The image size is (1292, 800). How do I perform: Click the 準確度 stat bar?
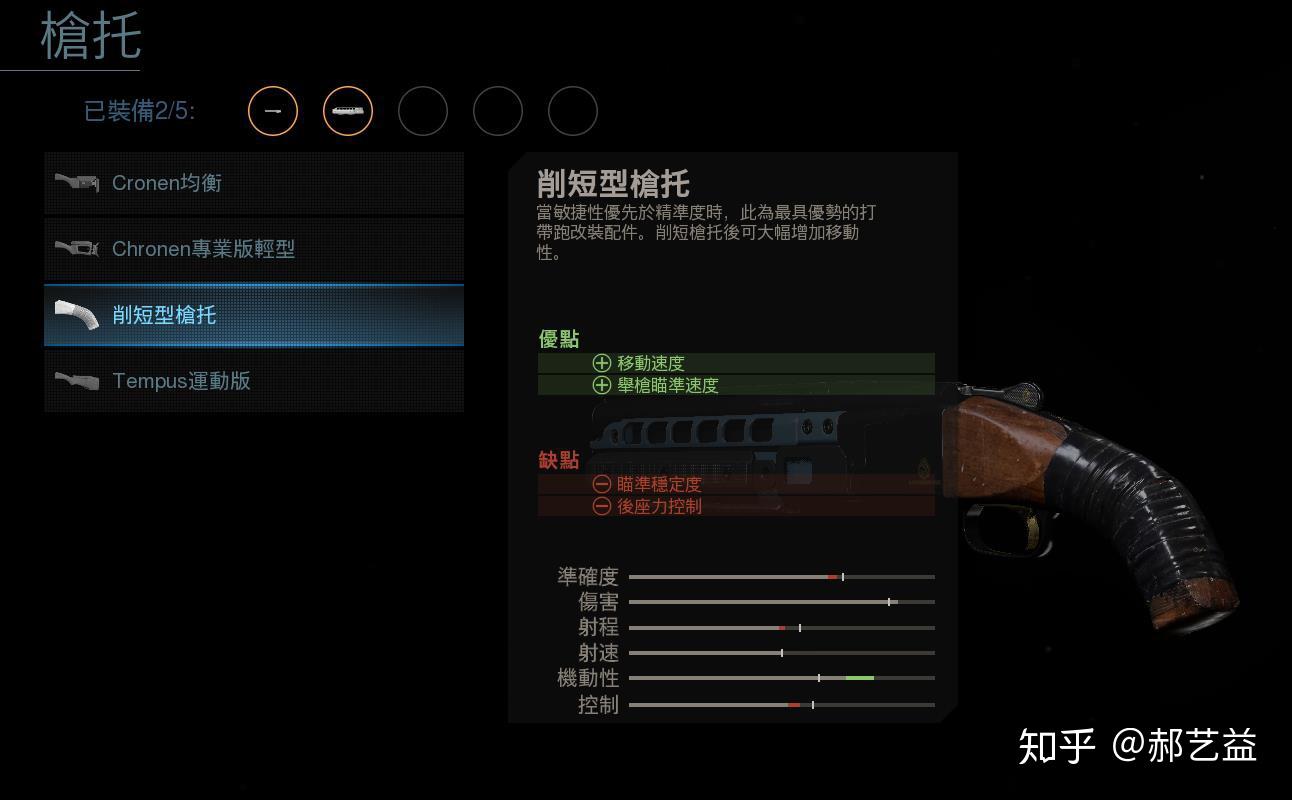785,576
